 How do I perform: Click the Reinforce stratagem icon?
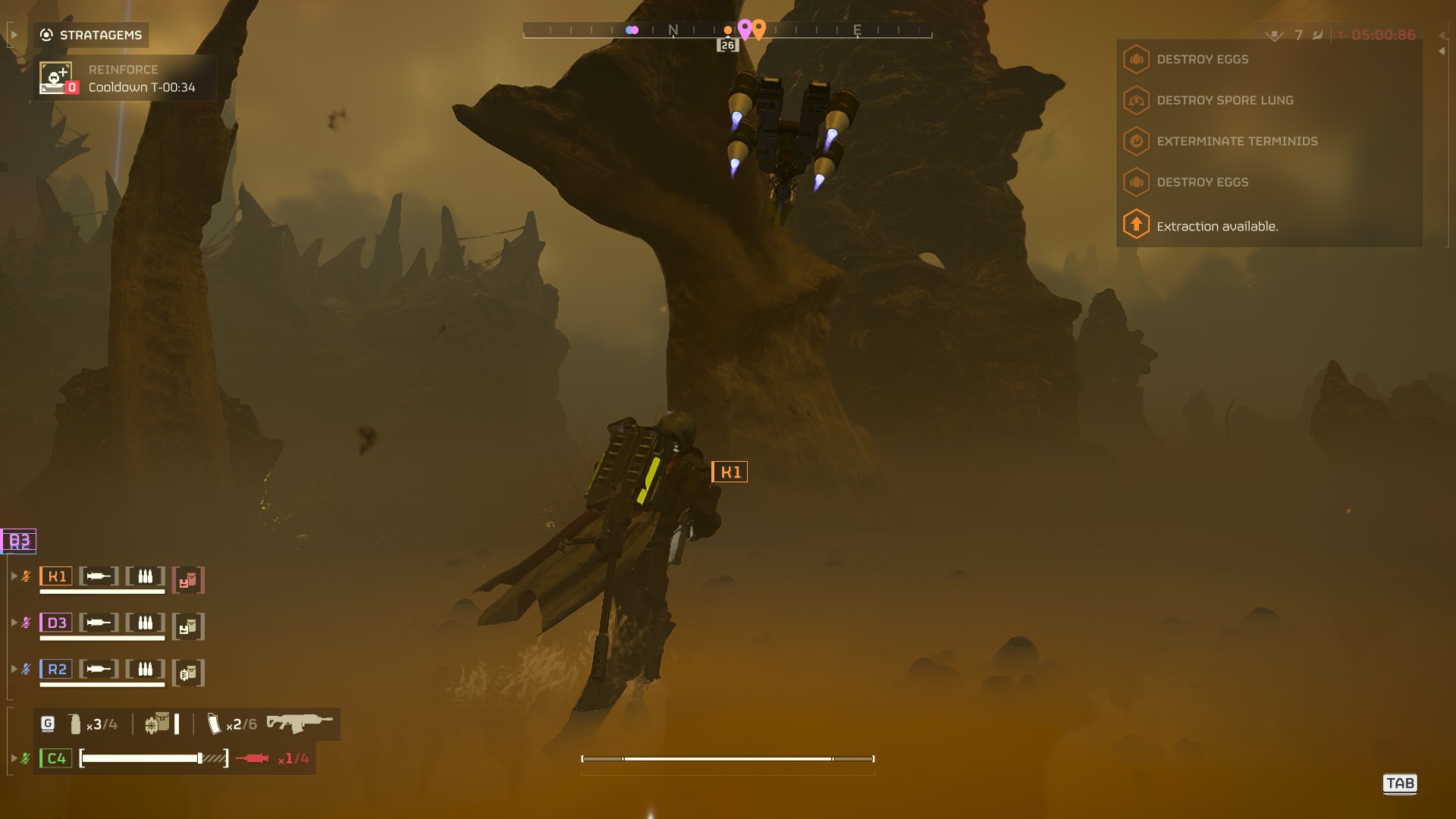coord(54,78)
